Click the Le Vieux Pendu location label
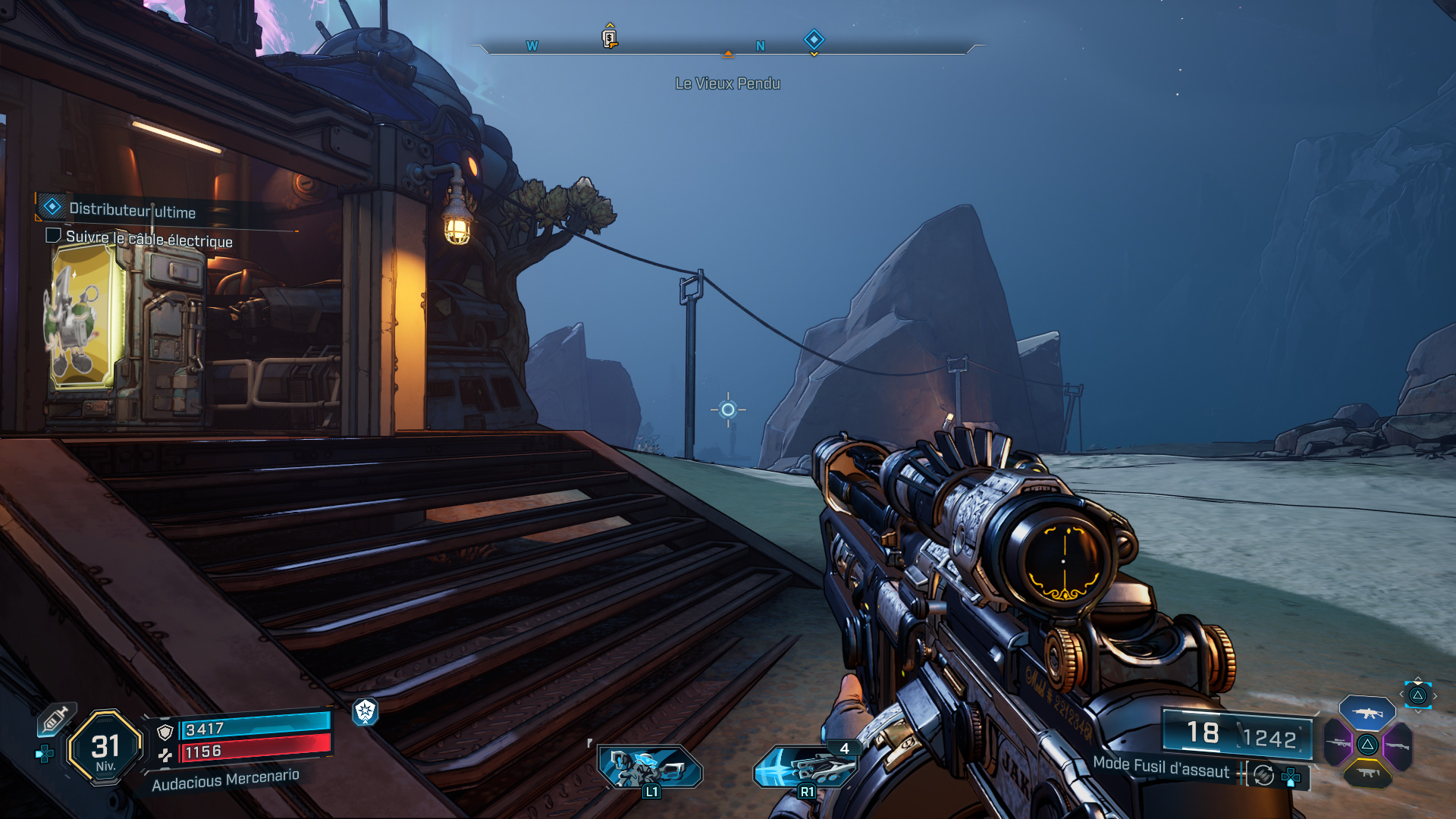The image size is (1456, 819). [x=727, y=84]
